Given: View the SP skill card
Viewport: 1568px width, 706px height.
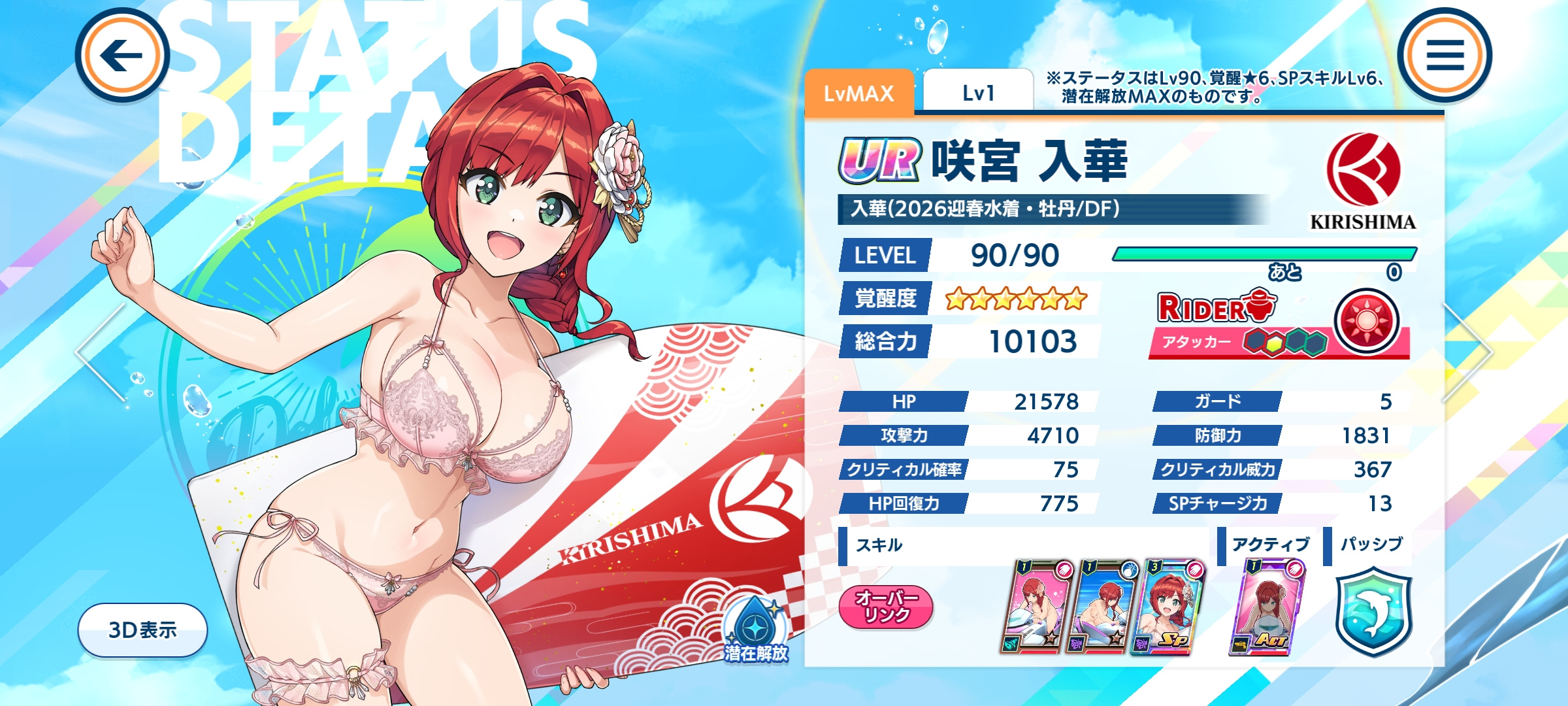Looking at the screenshot, I should click(1169, 607).
